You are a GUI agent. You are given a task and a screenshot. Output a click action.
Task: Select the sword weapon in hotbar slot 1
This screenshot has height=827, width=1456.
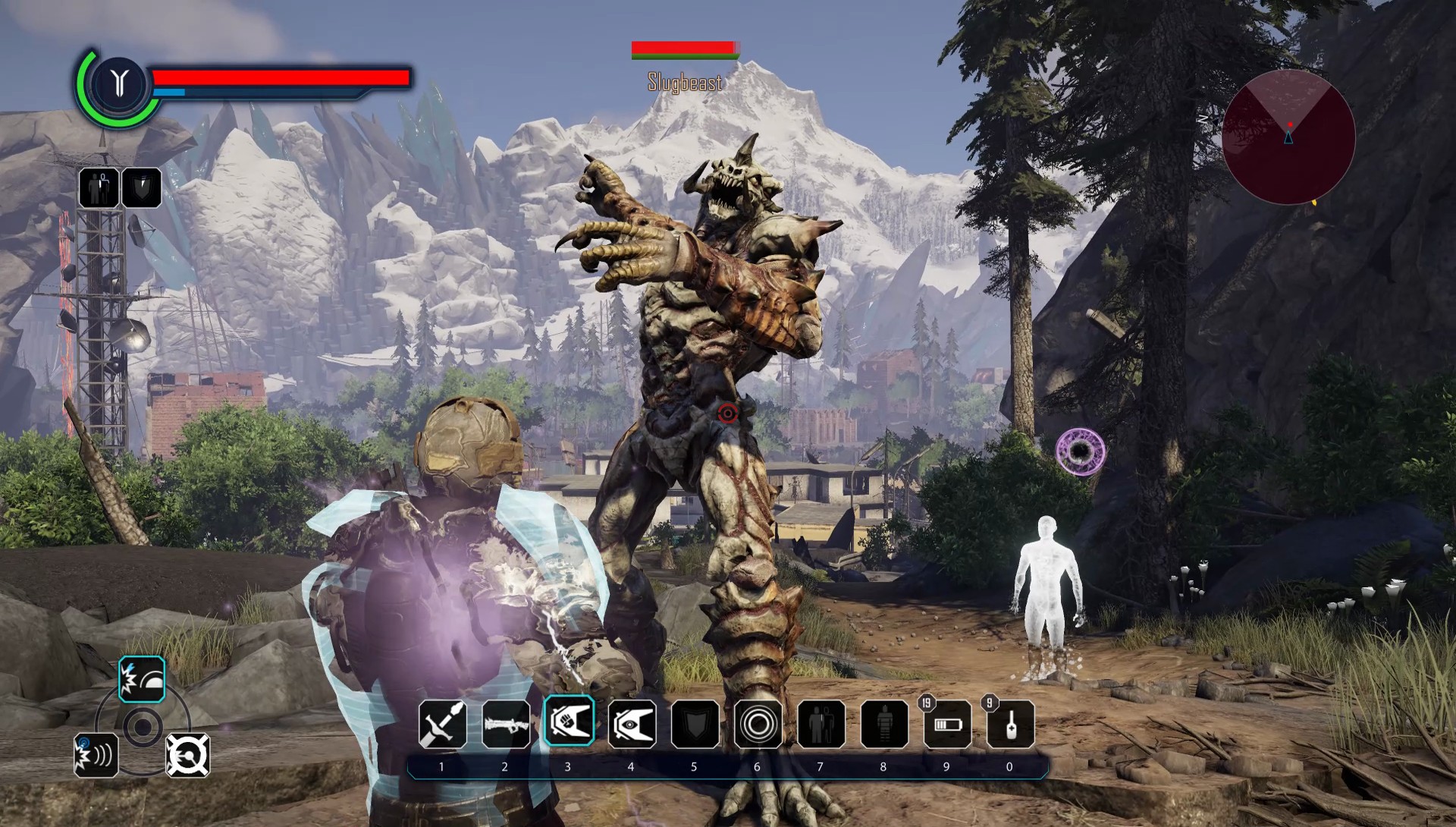(443, 724)
